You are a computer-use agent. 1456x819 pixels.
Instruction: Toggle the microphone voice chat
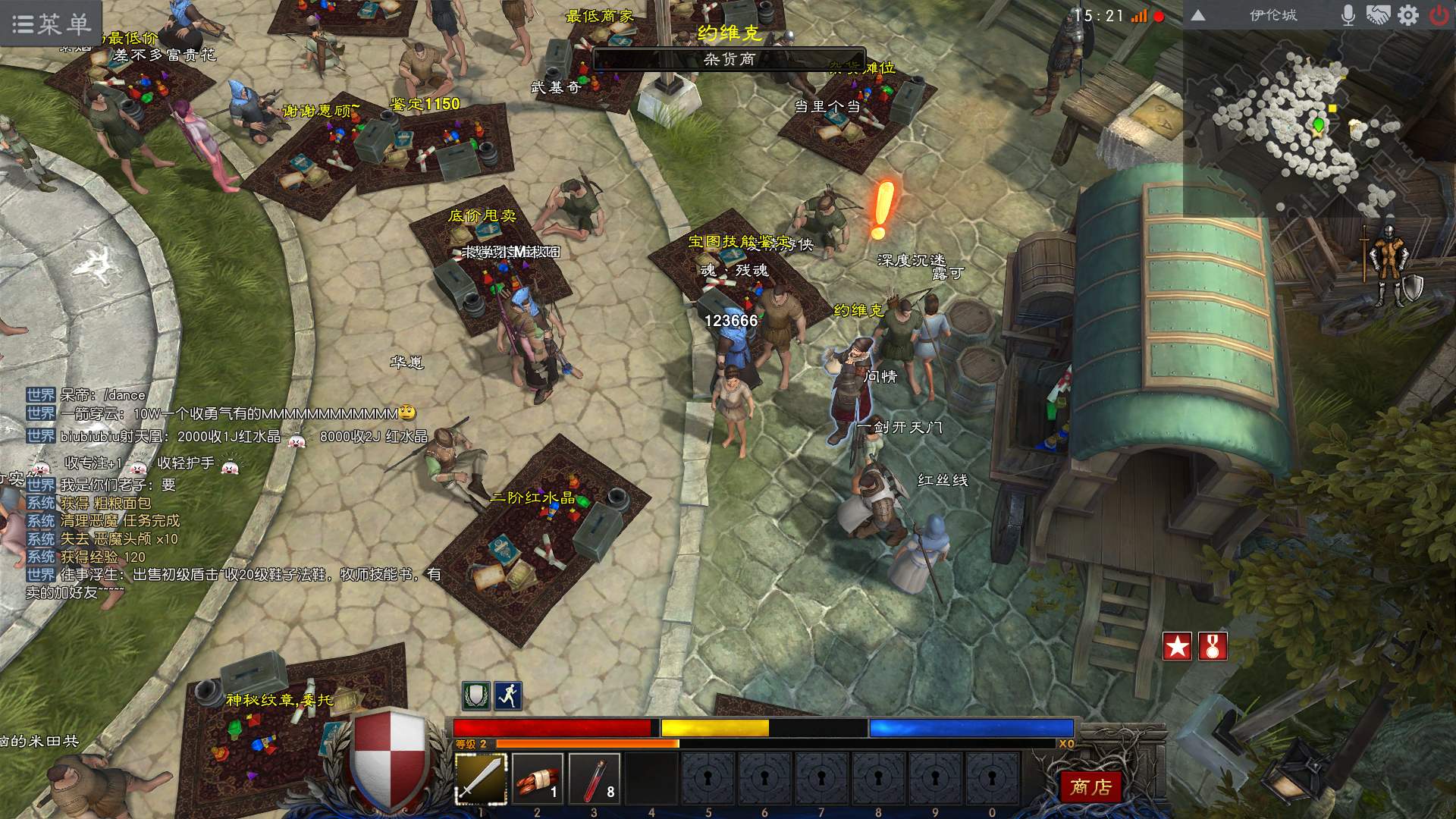point(1348,16)
